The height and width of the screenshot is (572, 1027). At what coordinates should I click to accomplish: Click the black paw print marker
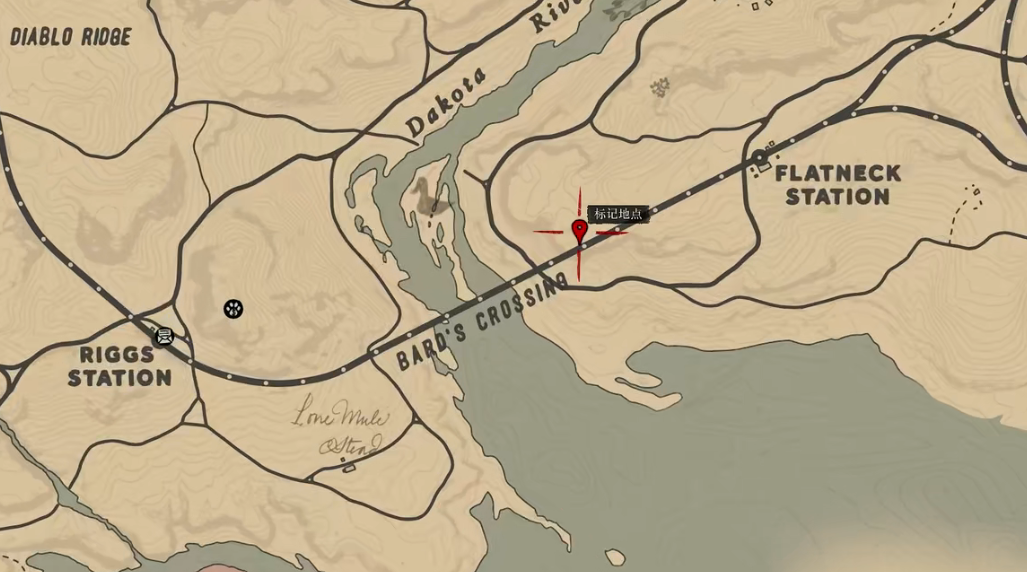coord(234,309)
